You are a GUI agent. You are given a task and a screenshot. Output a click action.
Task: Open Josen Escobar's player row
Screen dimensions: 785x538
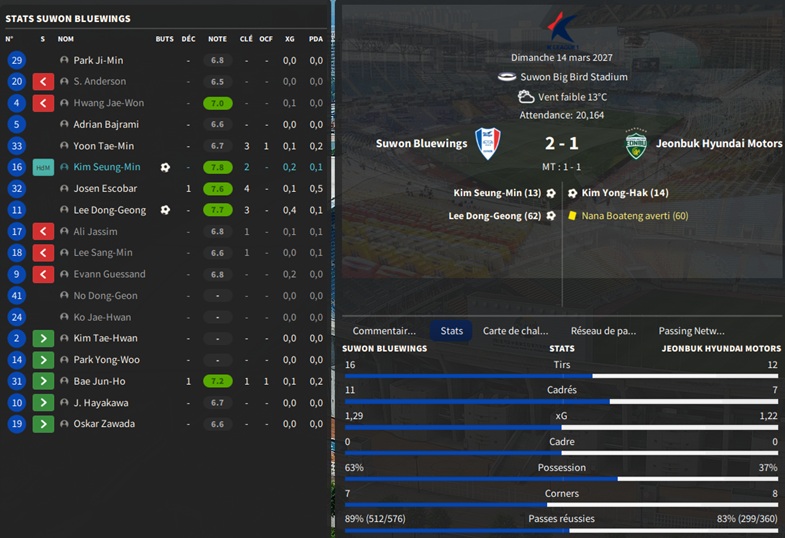[x=105, y=189]
